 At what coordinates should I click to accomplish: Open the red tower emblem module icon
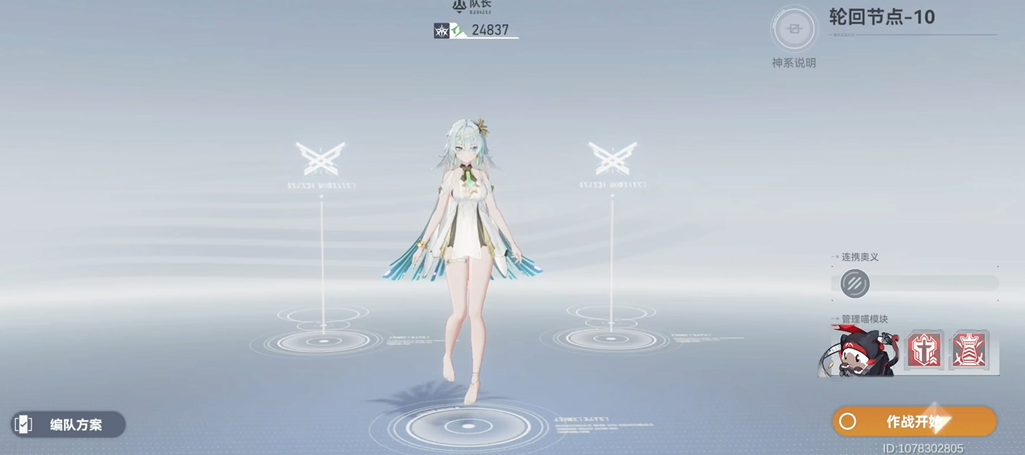tap(969, 351)
